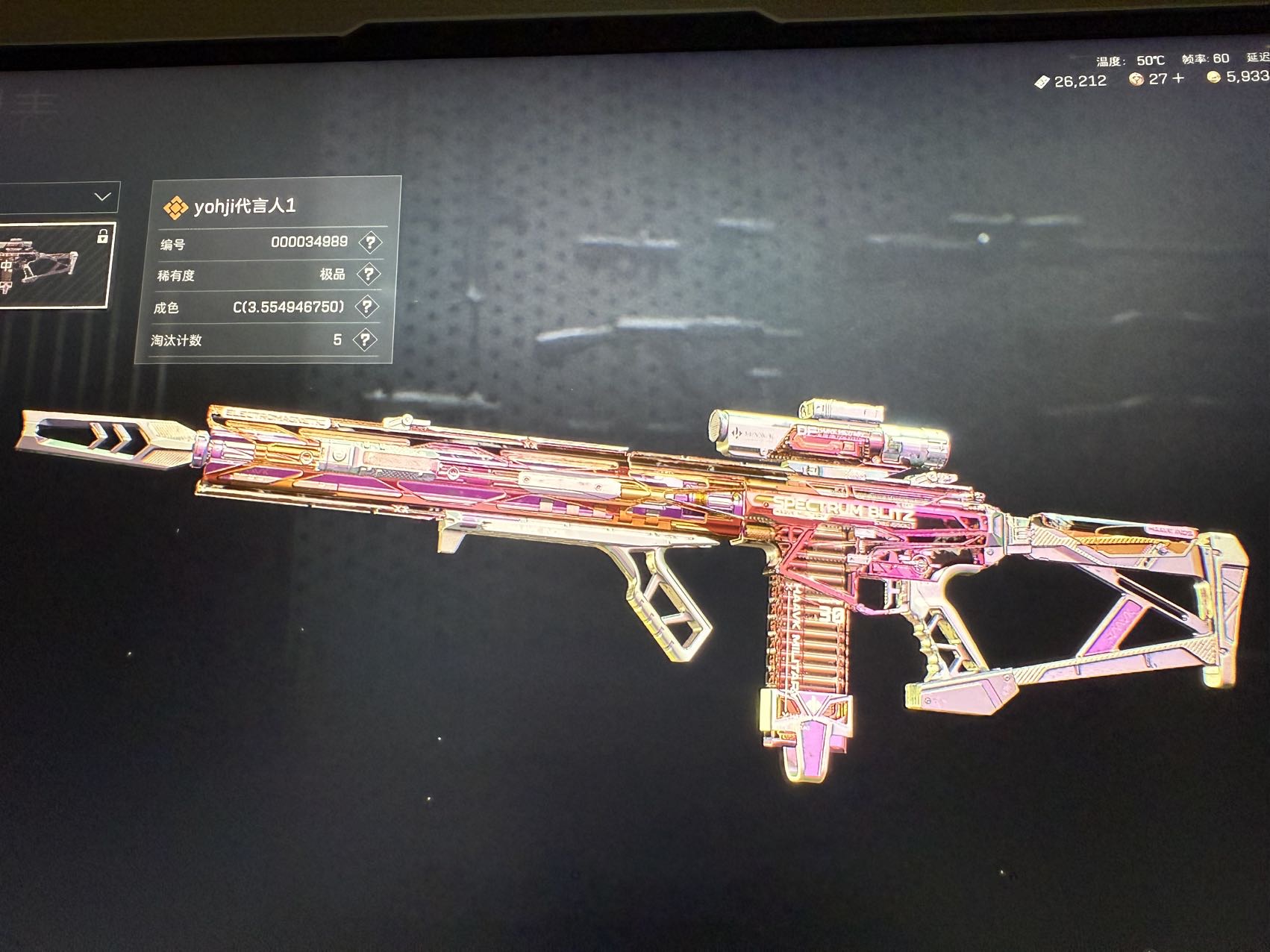Screen dimensions: 1270x952
Task: Expand the dropdown with the chevron arrow
Action: (102, 198)
